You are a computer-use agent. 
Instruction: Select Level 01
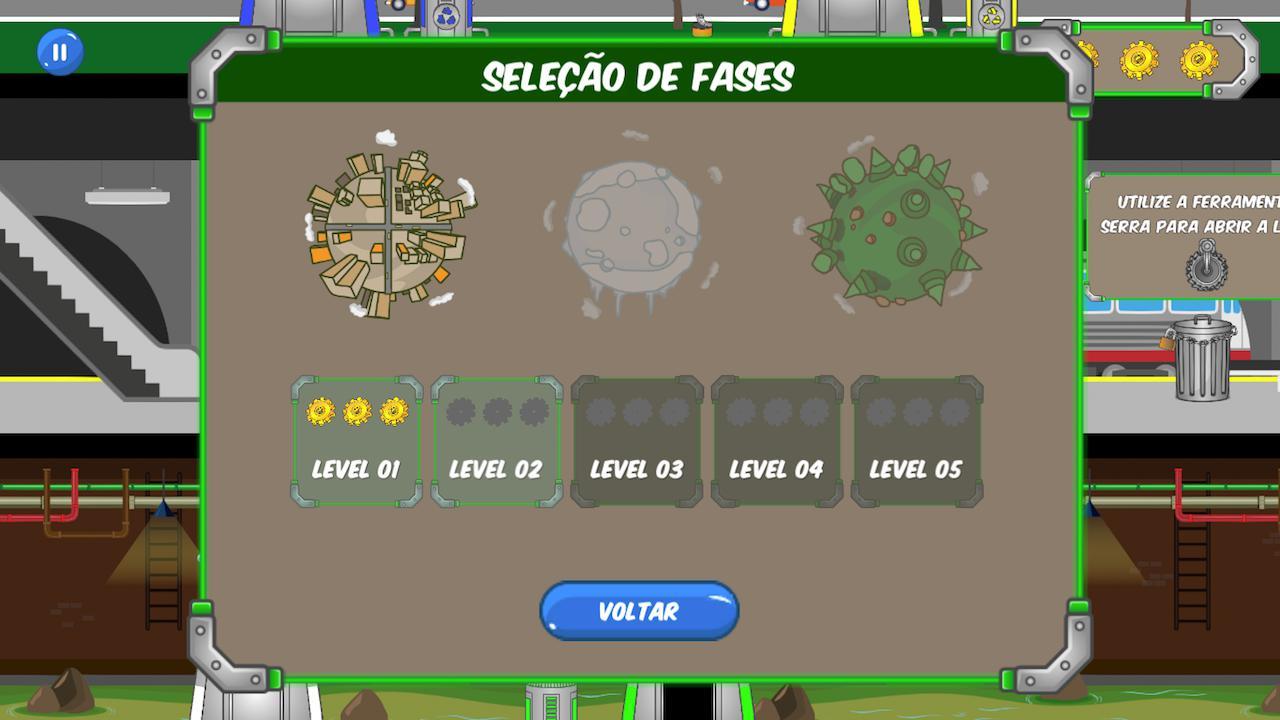pos(356,440)
